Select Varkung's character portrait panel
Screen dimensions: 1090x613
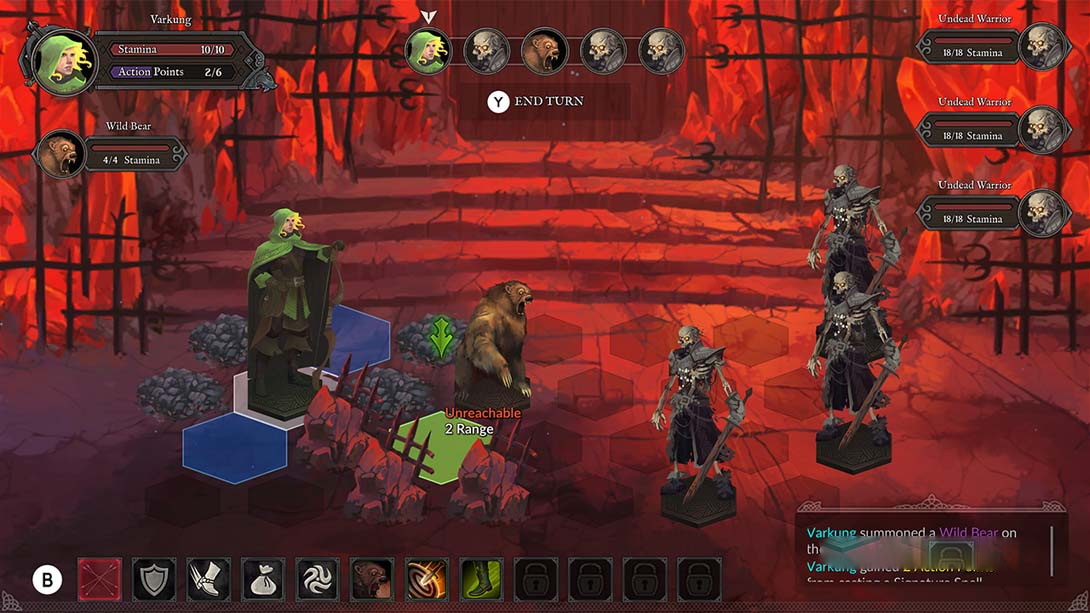(x=62, y=60)
